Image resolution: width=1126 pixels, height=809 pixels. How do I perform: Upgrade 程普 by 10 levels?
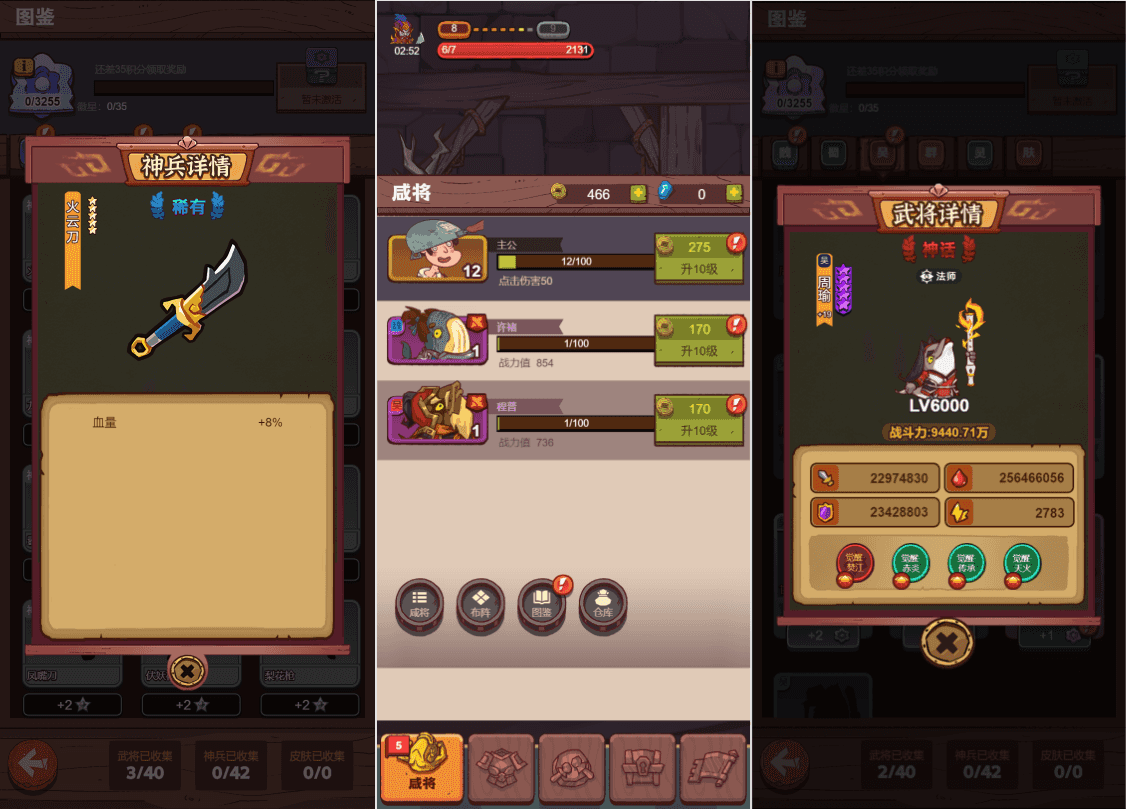[699, 419]
